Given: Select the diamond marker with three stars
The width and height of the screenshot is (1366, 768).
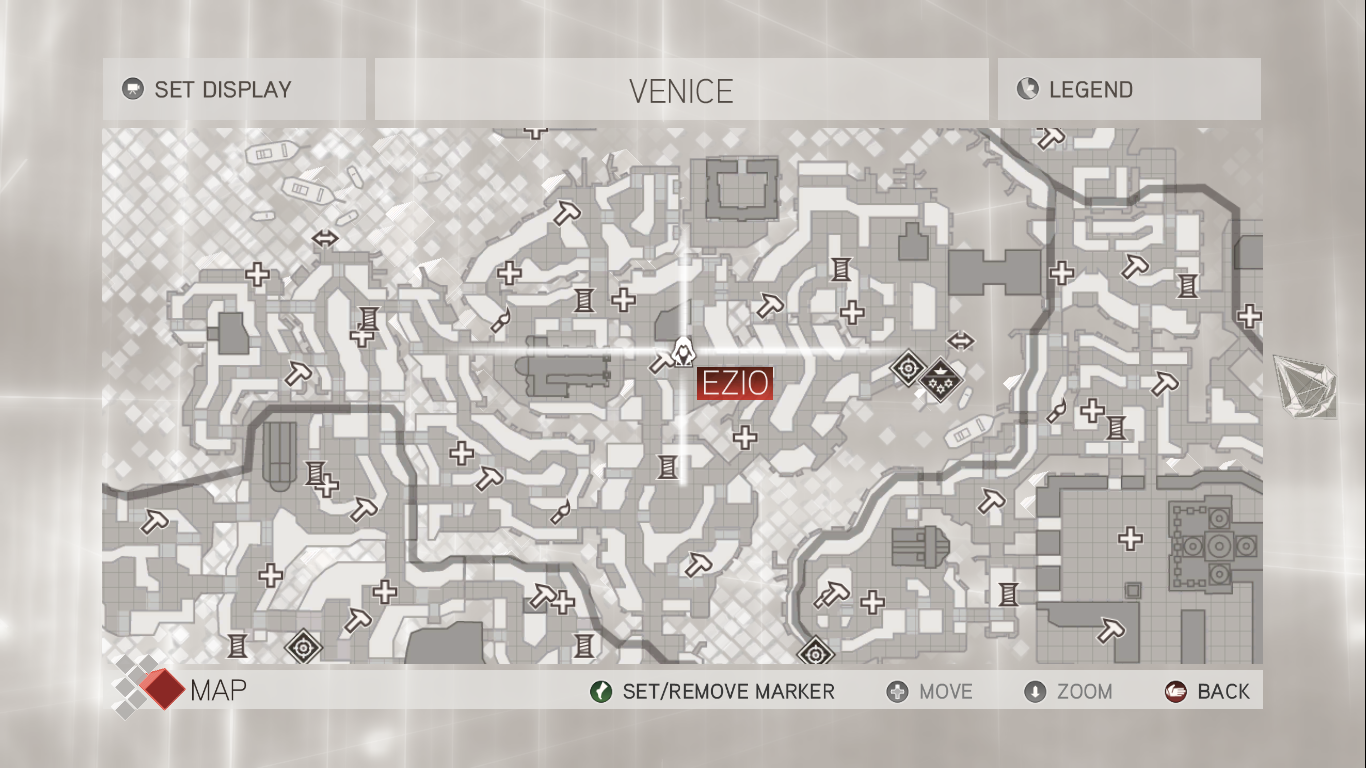Looking at the screenshot, I should coord(939,378).
